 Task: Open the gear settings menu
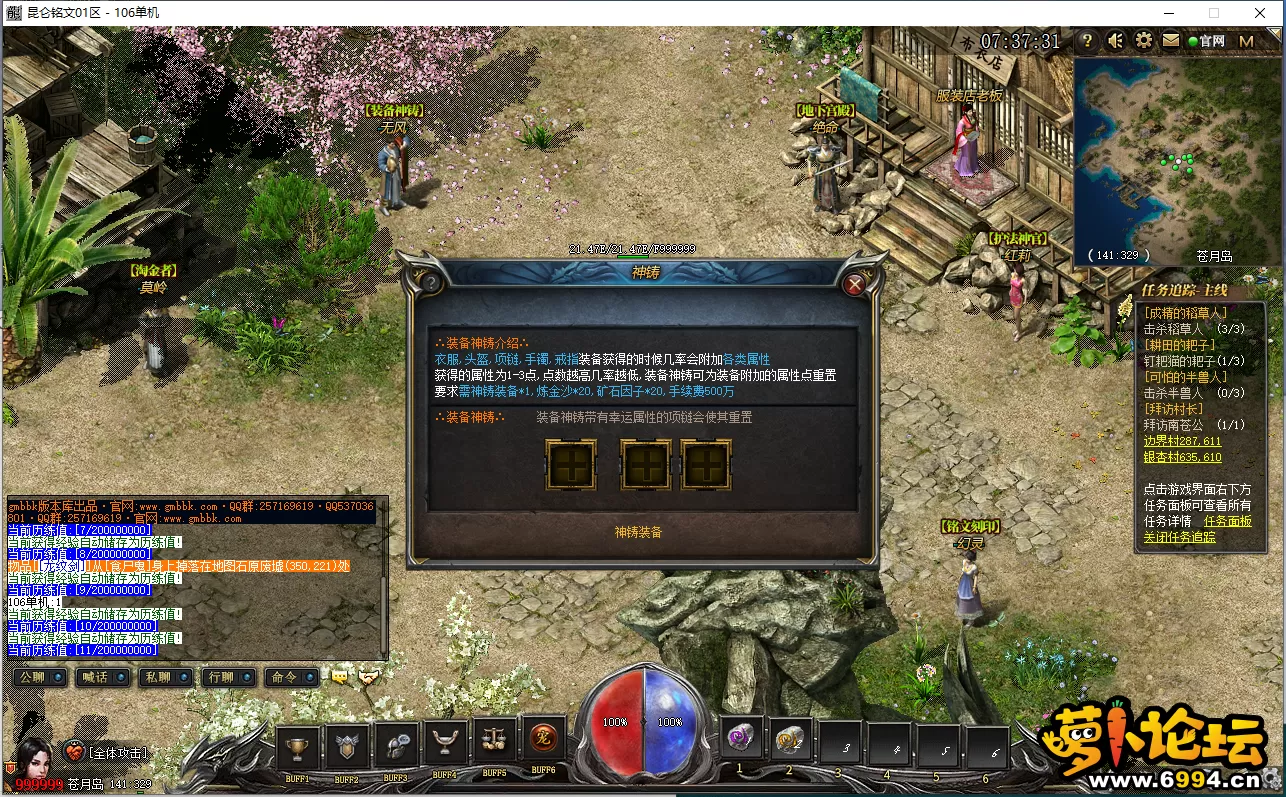[1144, 41]
